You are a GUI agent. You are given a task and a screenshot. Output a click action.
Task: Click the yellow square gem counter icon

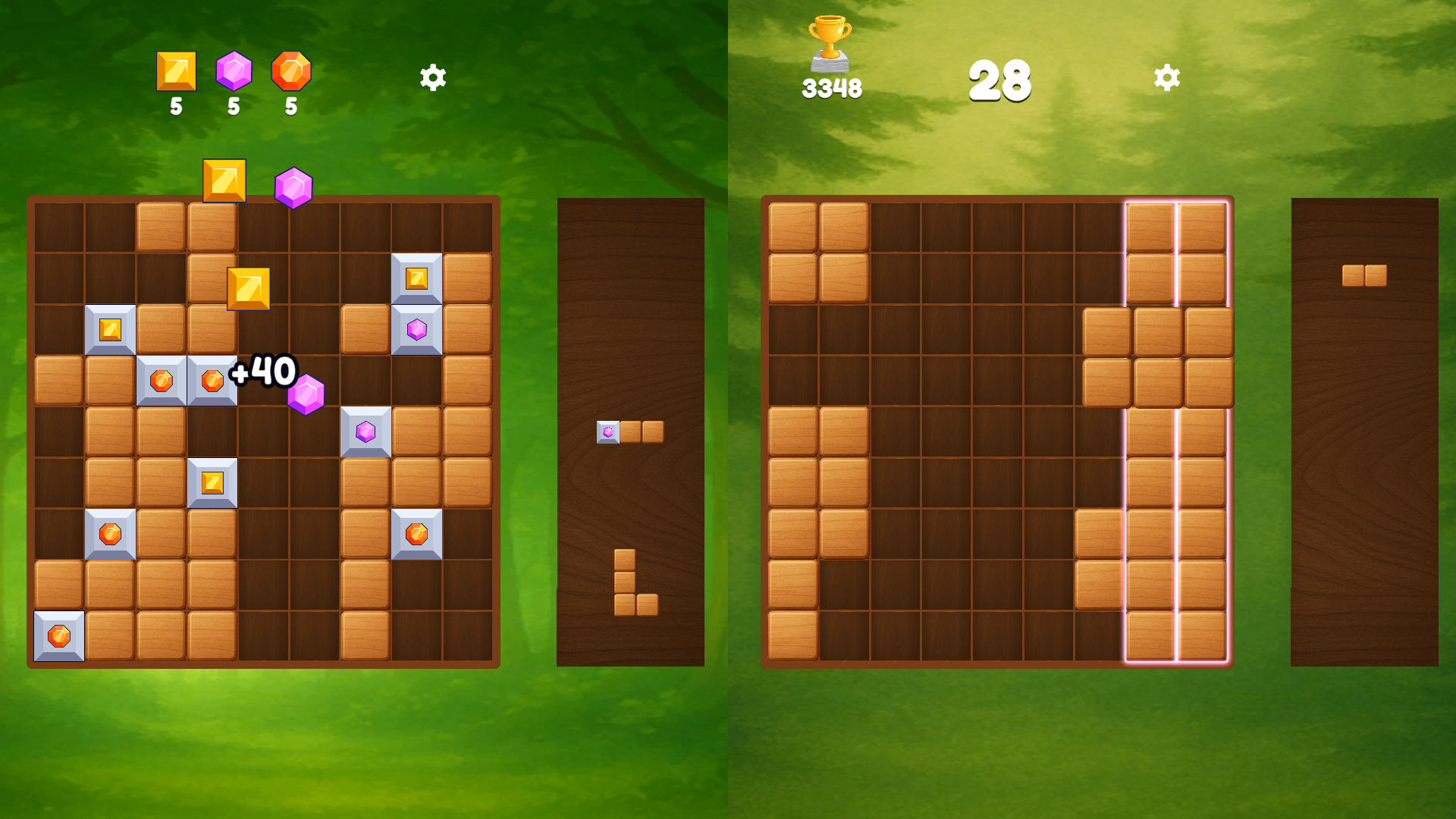pyautogui.click(x=175, y=72)
